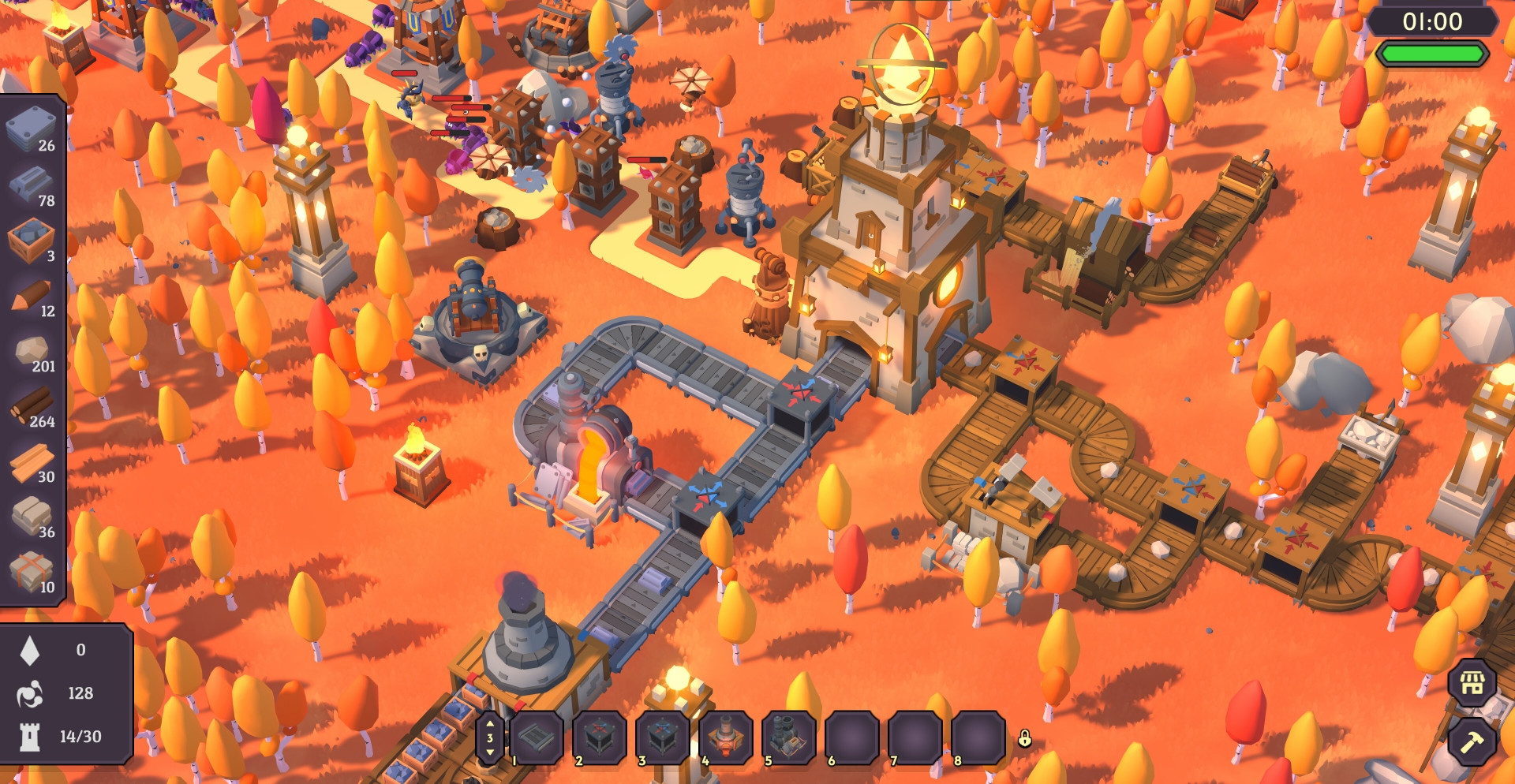Click the hotbar page down arrow
The width and height of the screenshot is (1515, 784).
click(x=490, y=752)
